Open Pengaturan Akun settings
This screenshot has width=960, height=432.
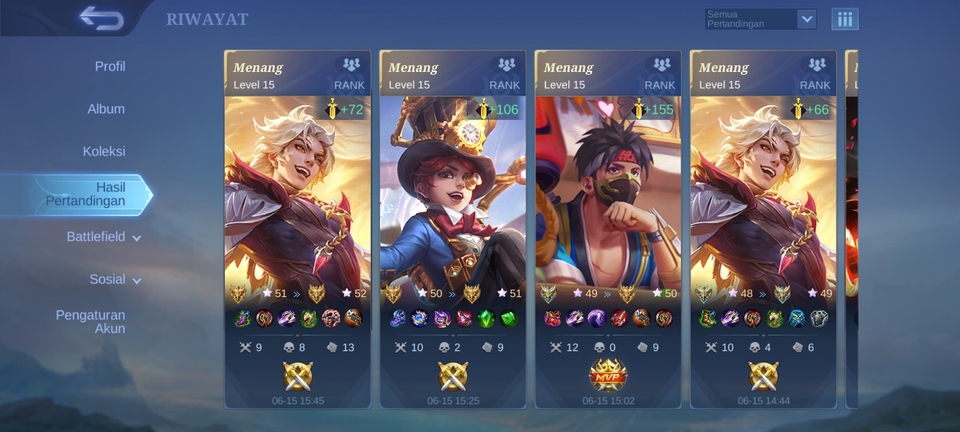click(x=90, y=321)
